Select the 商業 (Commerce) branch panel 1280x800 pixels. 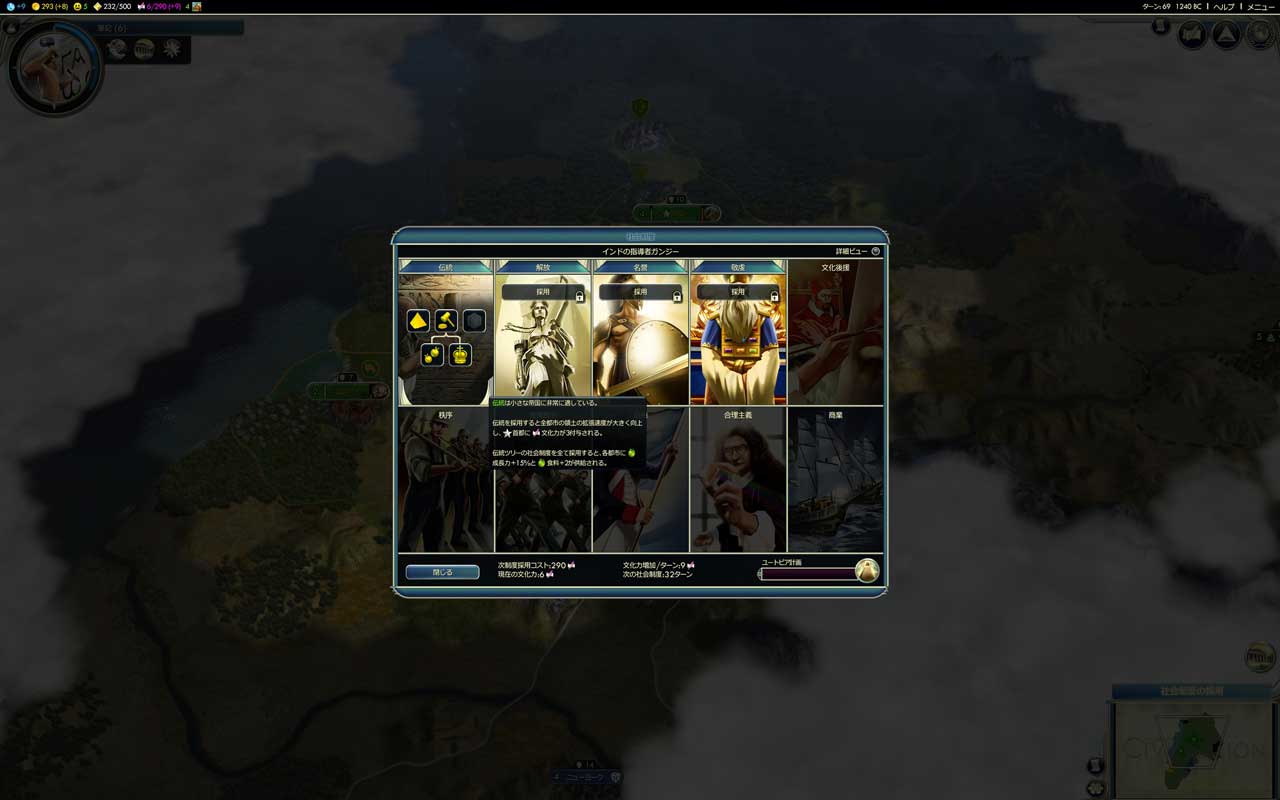(835, 480)
